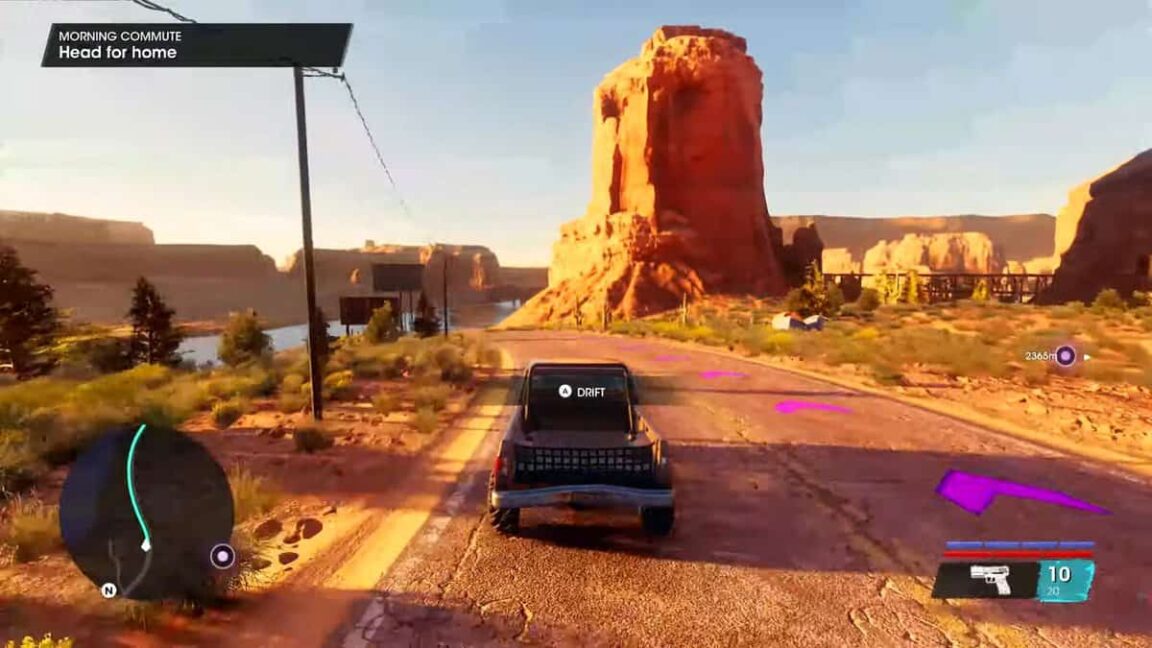Click the circular minimap
Image resolution: width=1152 pixels, height=648 pixels.
coord(146,511)
